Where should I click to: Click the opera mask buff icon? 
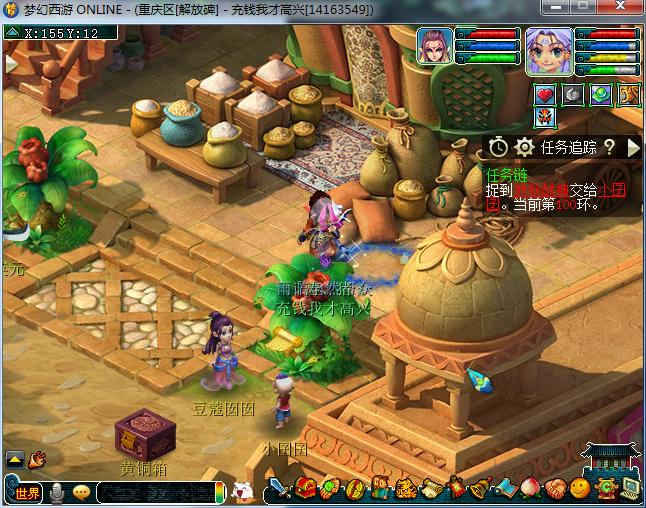(x=545, y=118)
